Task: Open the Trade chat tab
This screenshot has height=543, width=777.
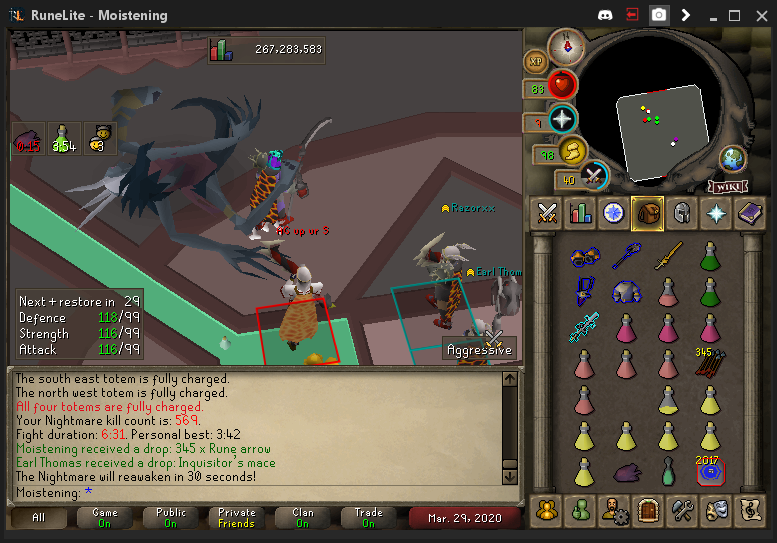Action: click(x=368, y=517)
